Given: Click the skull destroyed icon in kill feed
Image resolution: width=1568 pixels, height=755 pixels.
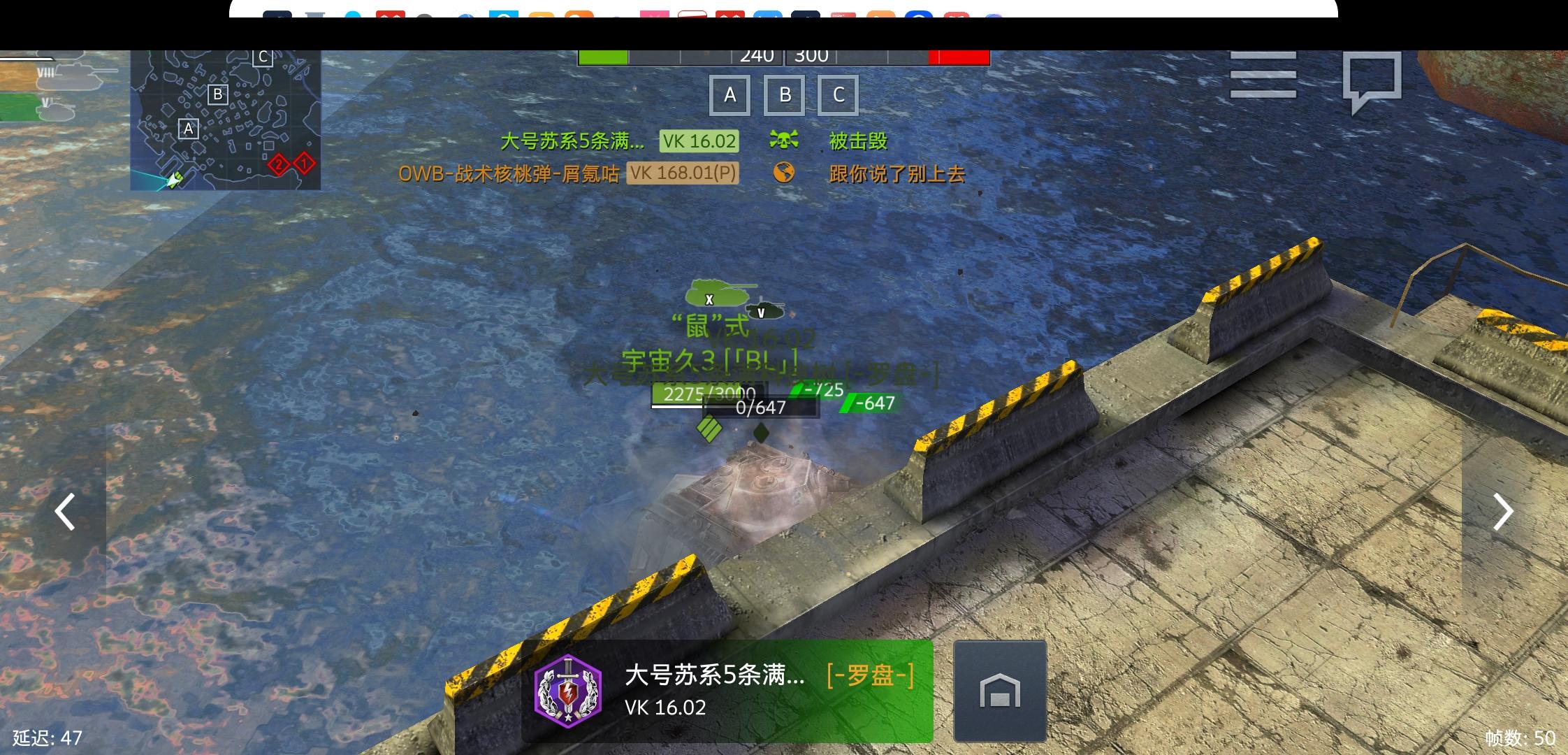Looking at the screenshot, I should [785, 141].
